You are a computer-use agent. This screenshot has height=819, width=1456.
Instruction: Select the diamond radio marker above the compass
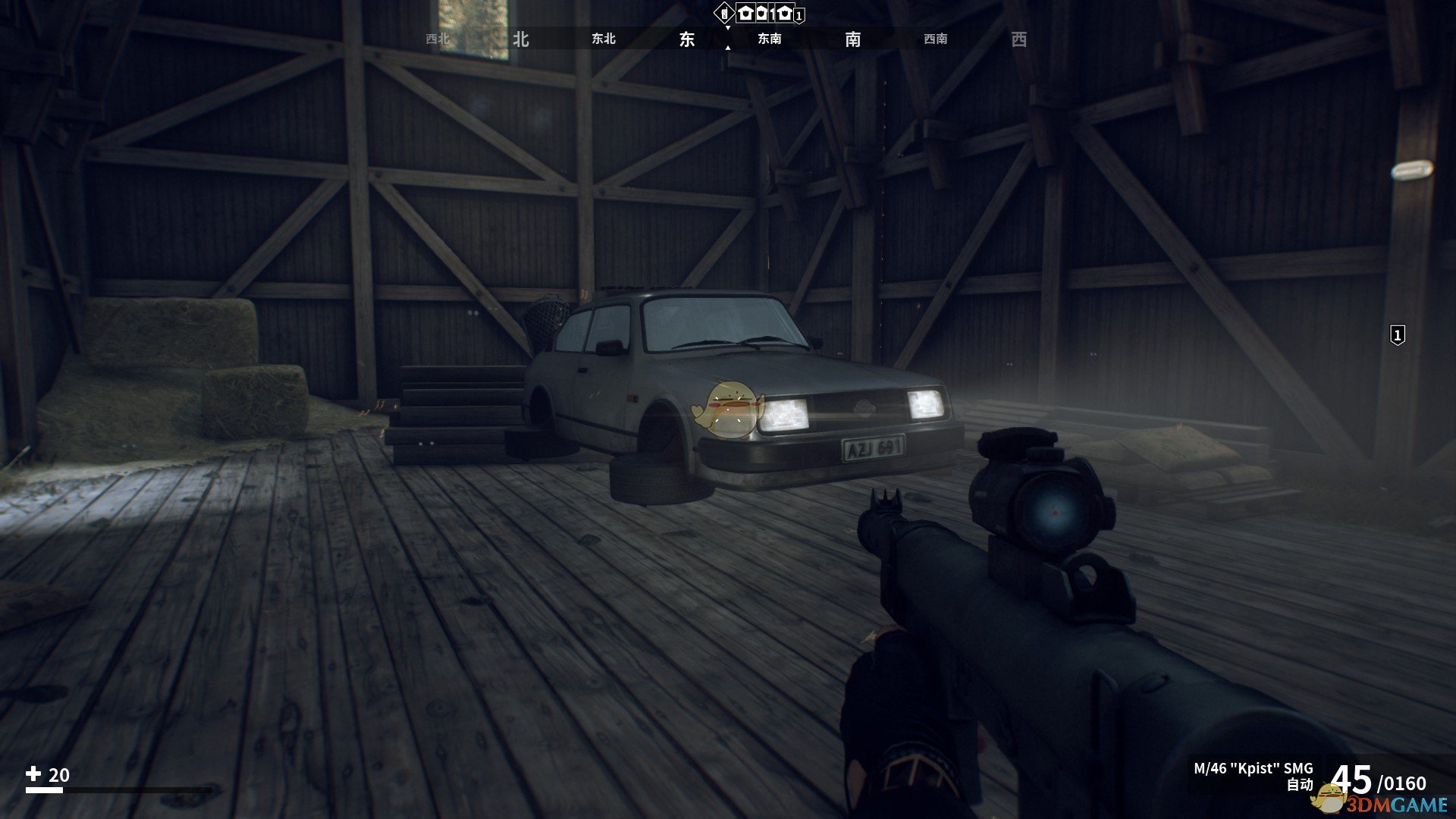723,13
